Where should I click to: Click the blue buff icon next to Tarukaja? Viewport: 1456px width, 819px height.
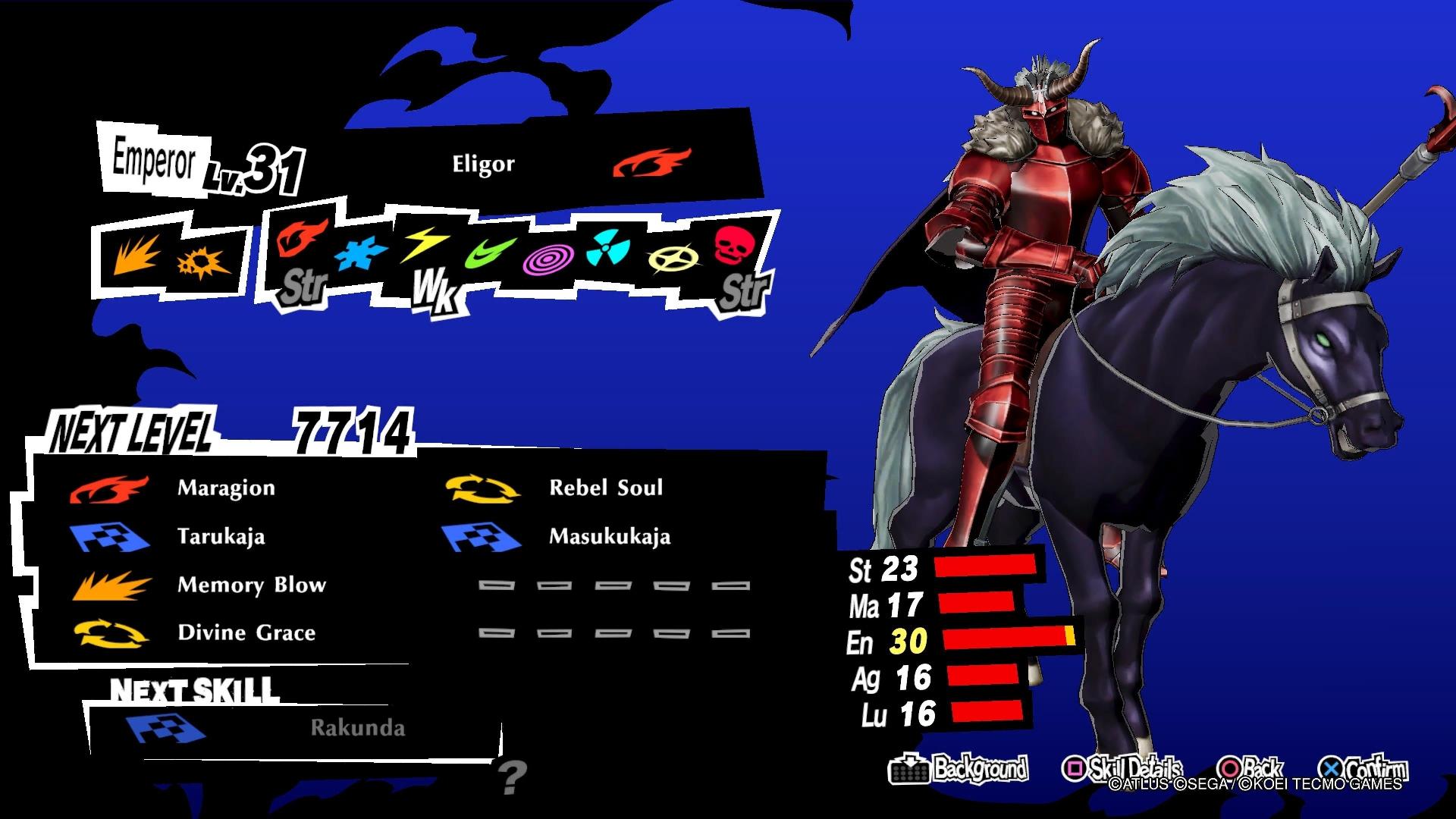(x=108, y=537)
